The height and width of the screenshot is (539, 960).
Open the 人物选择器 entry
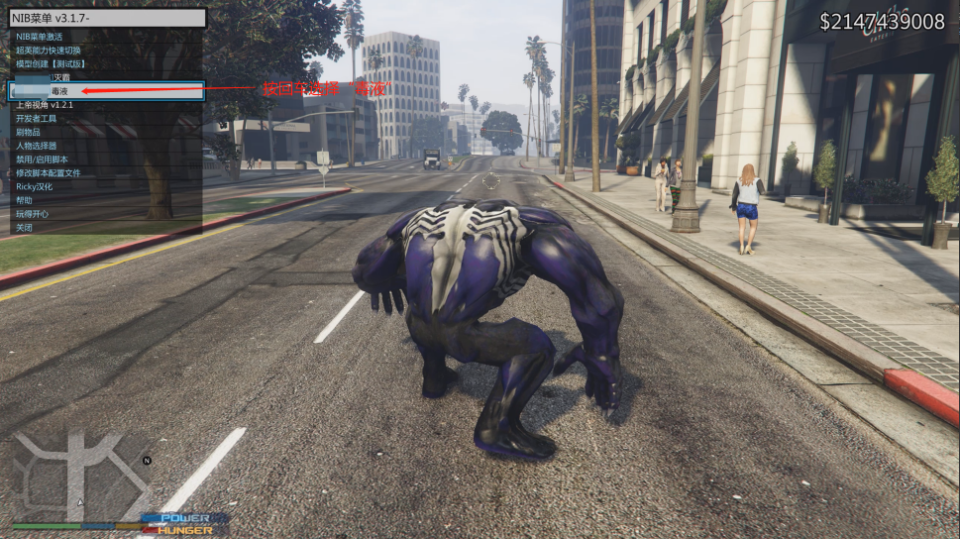tap(36, 145)
